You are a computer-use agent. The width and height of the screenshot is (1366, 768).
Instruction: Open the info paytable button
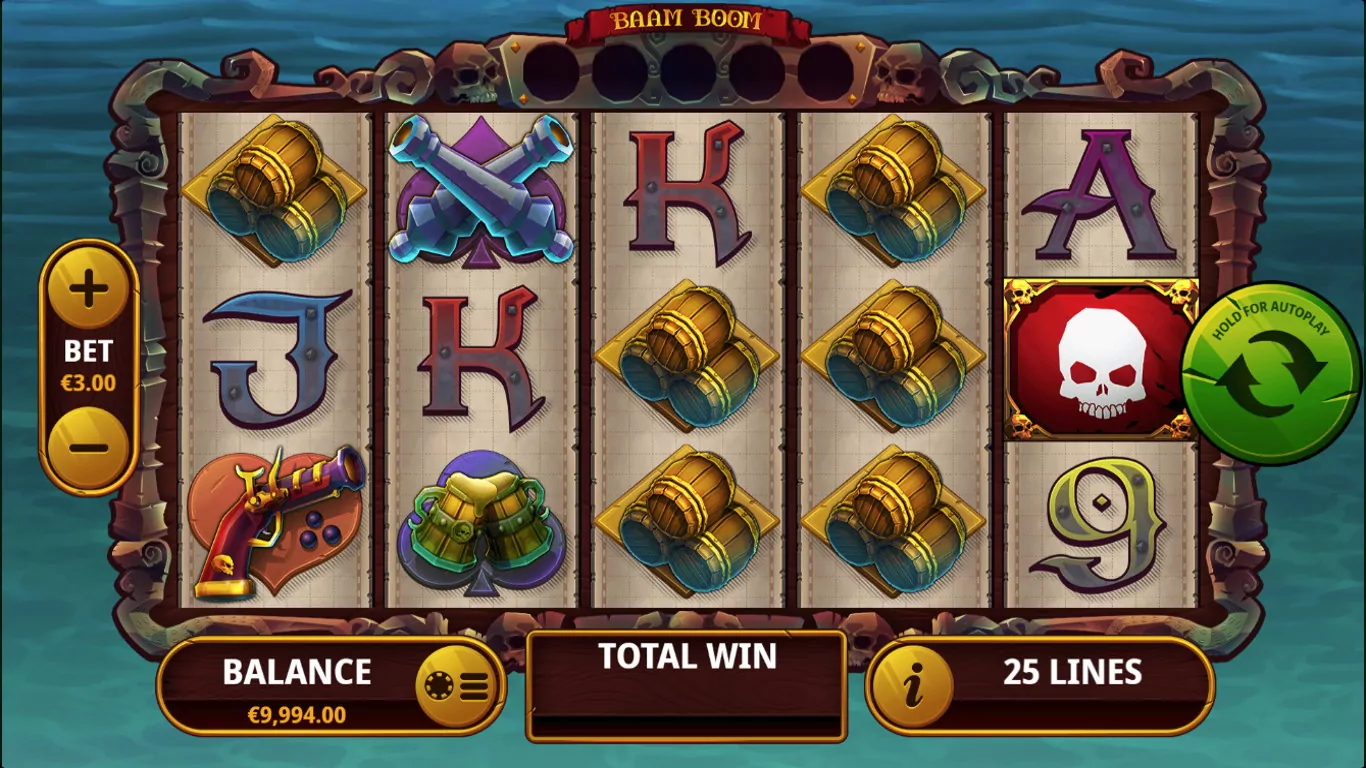pos(912,686)
